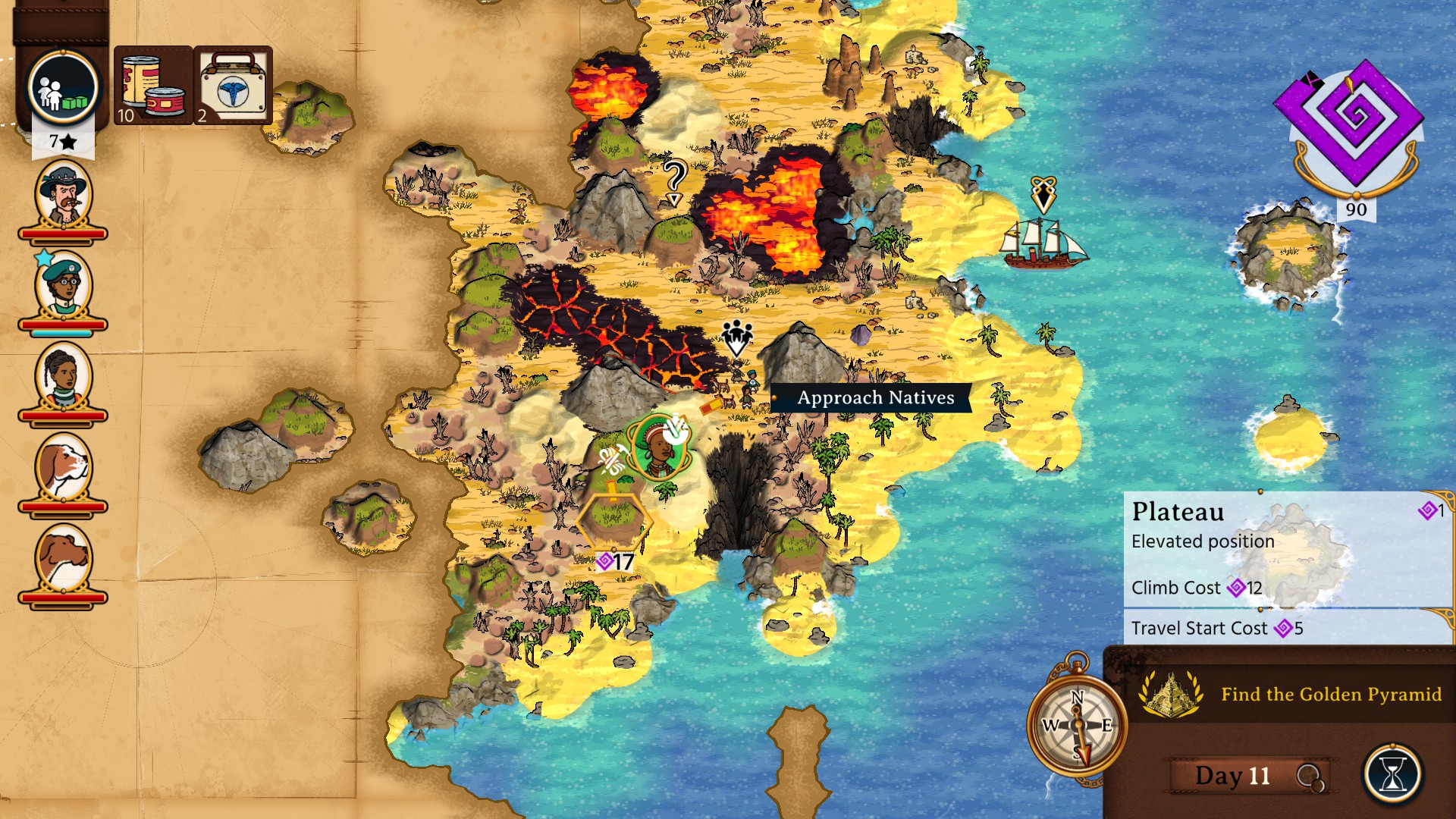Screen dimensions: 1456x819
Task: Select the brown dog portrait
Action: 63,560
